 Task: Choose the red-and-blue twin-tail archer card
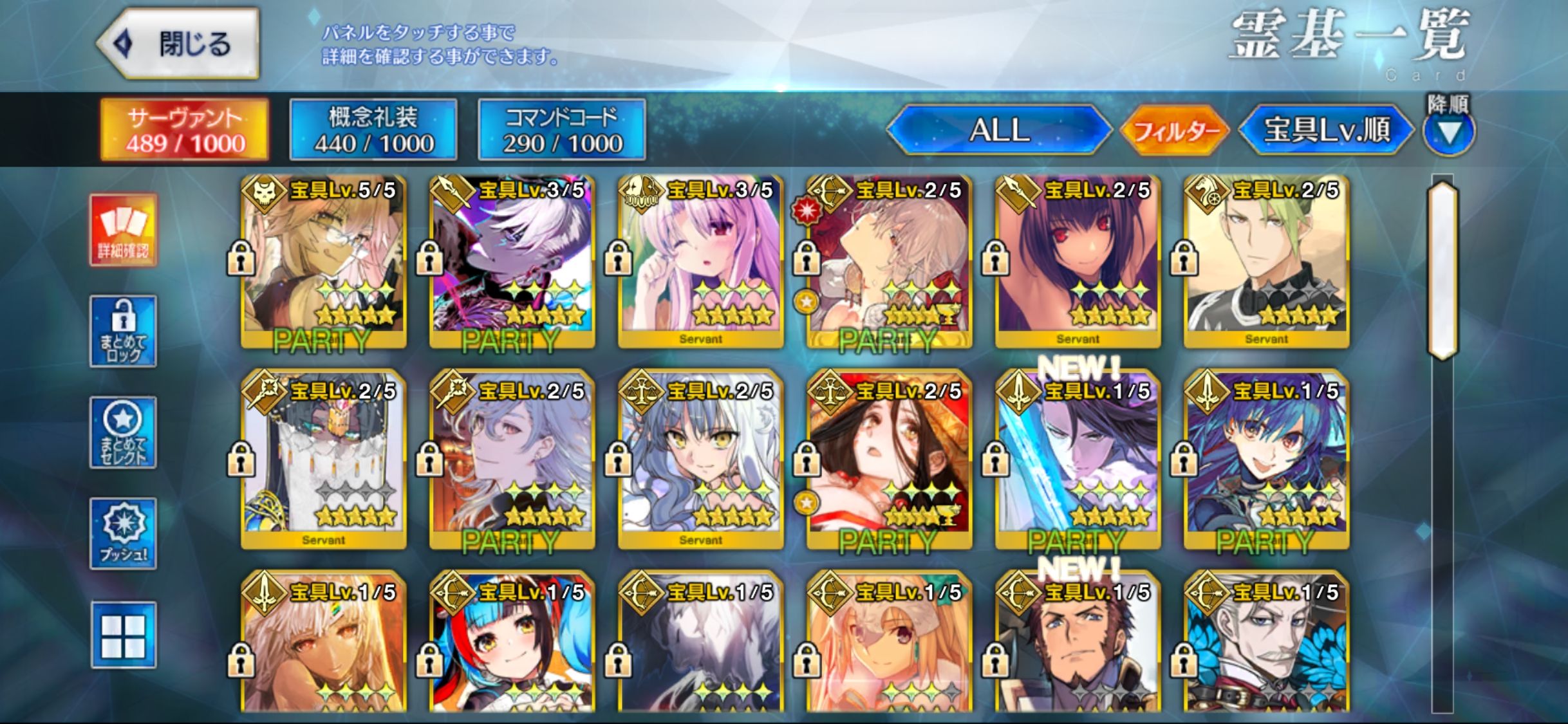(x=512, y=644)
